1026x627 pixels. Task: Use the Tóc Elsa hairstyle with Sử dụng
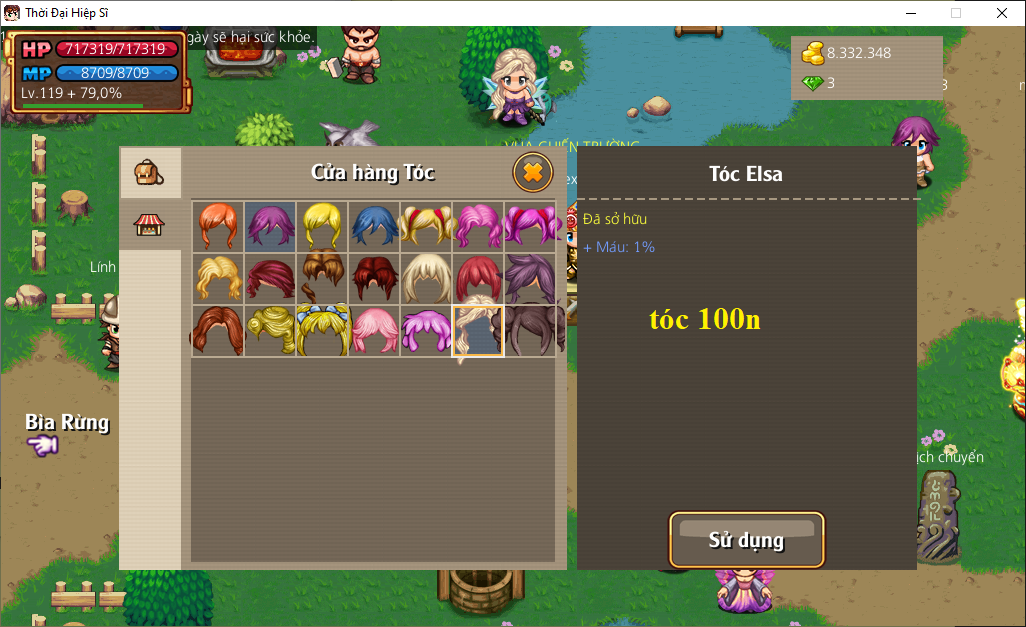click(x=746, y=540)
